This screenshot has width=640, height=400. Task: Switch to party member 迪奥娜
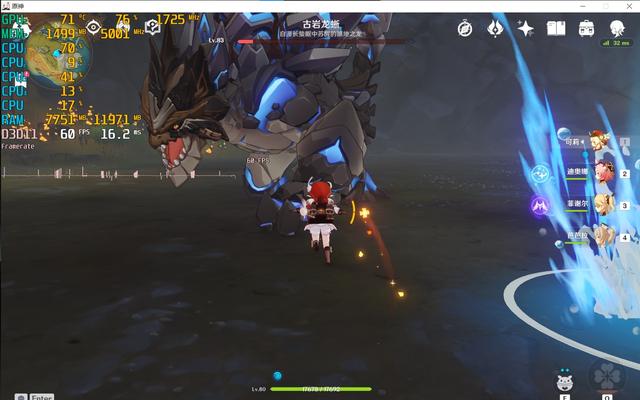[603, 172]
